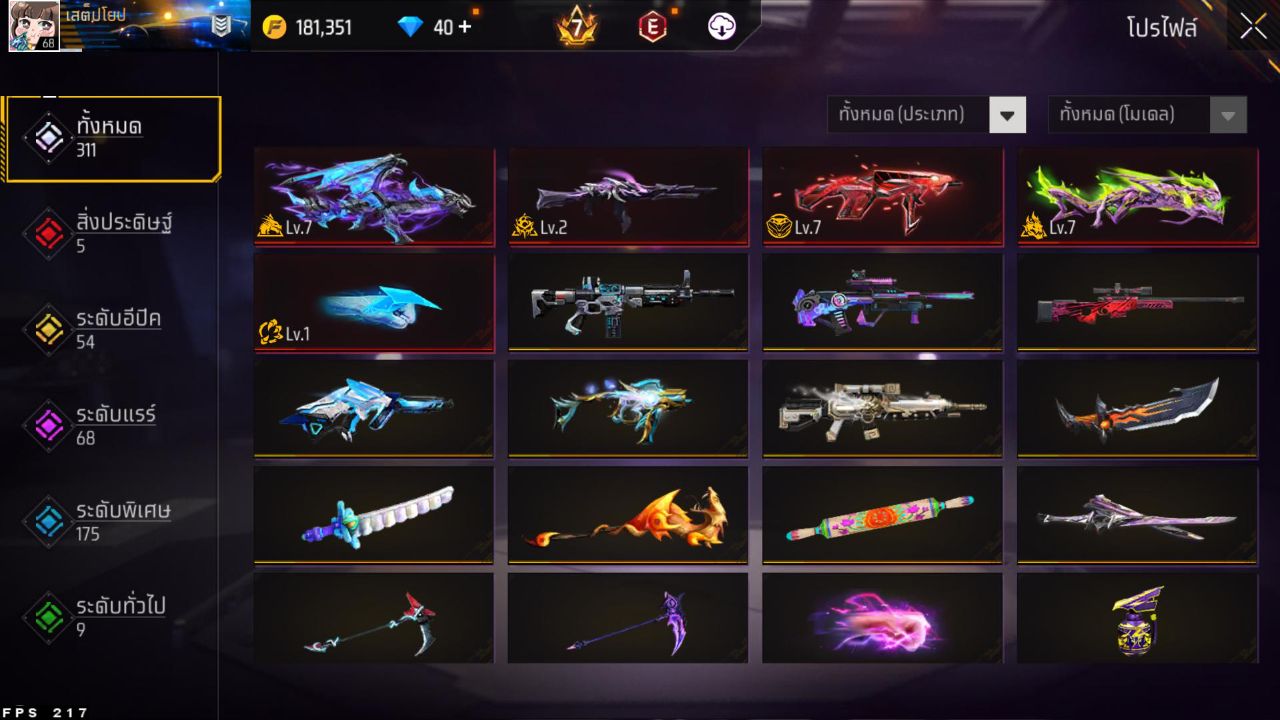Image resolution: width=1280 pixels, height=720 pixels.
Task: Select the Lv.7 red rifle skin
Action: coord(882,195)
